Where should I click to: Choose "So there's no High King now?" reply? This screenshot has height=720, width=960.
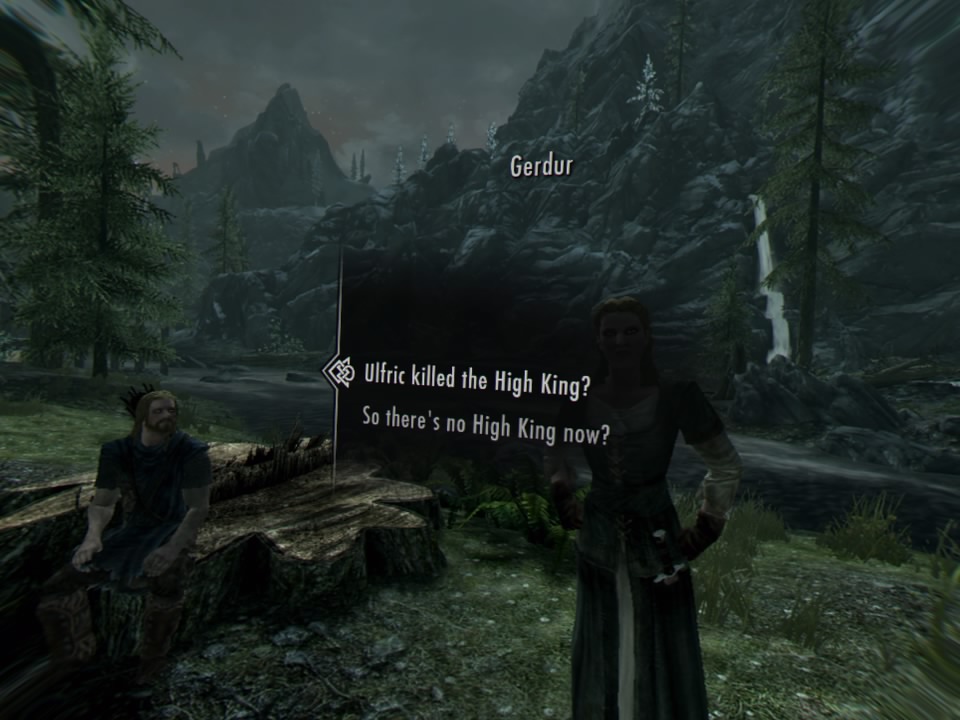point(486,428)
